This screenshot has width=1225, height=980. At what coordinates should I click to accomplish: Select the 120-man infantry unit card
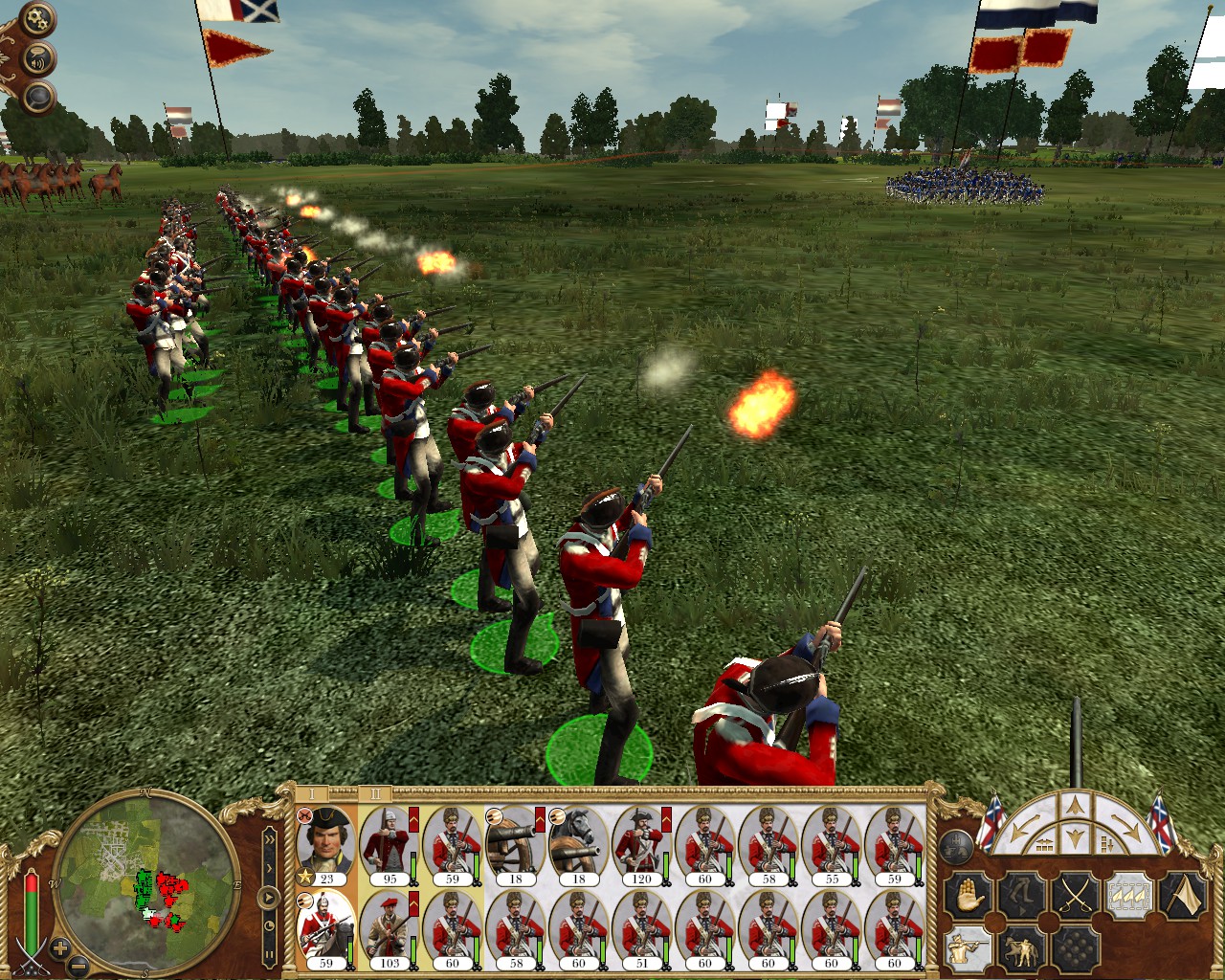pos(641,844)
